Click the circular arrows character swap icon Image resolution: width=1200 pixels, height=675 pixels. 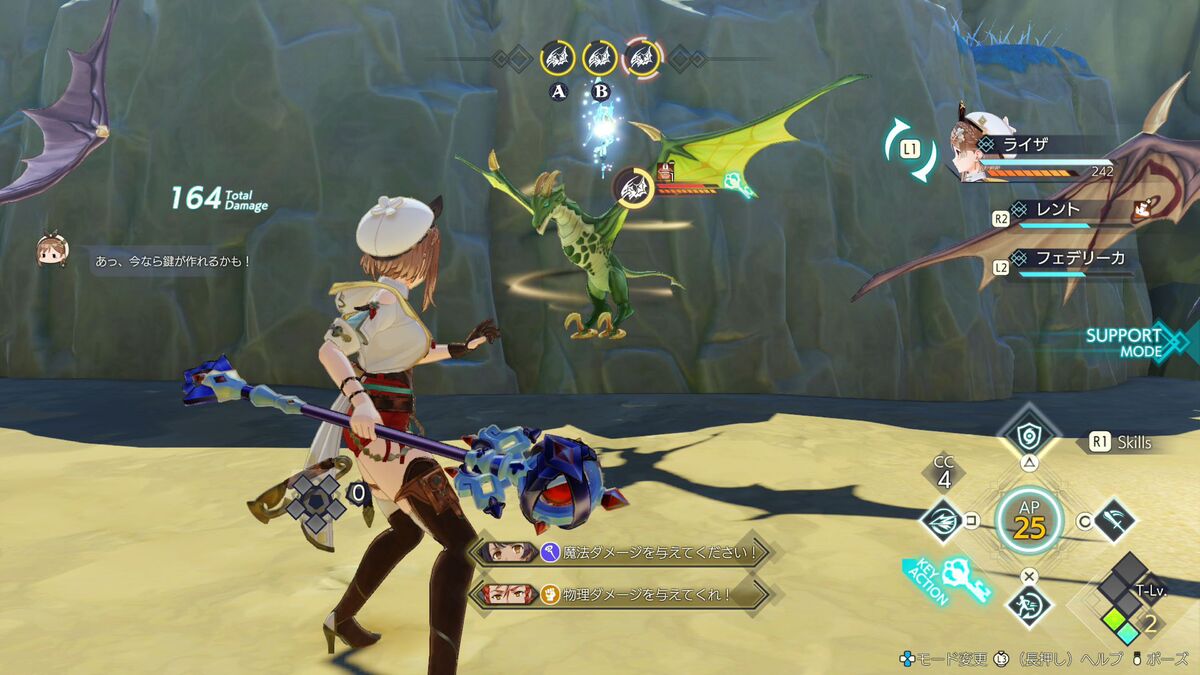(910, 150)
